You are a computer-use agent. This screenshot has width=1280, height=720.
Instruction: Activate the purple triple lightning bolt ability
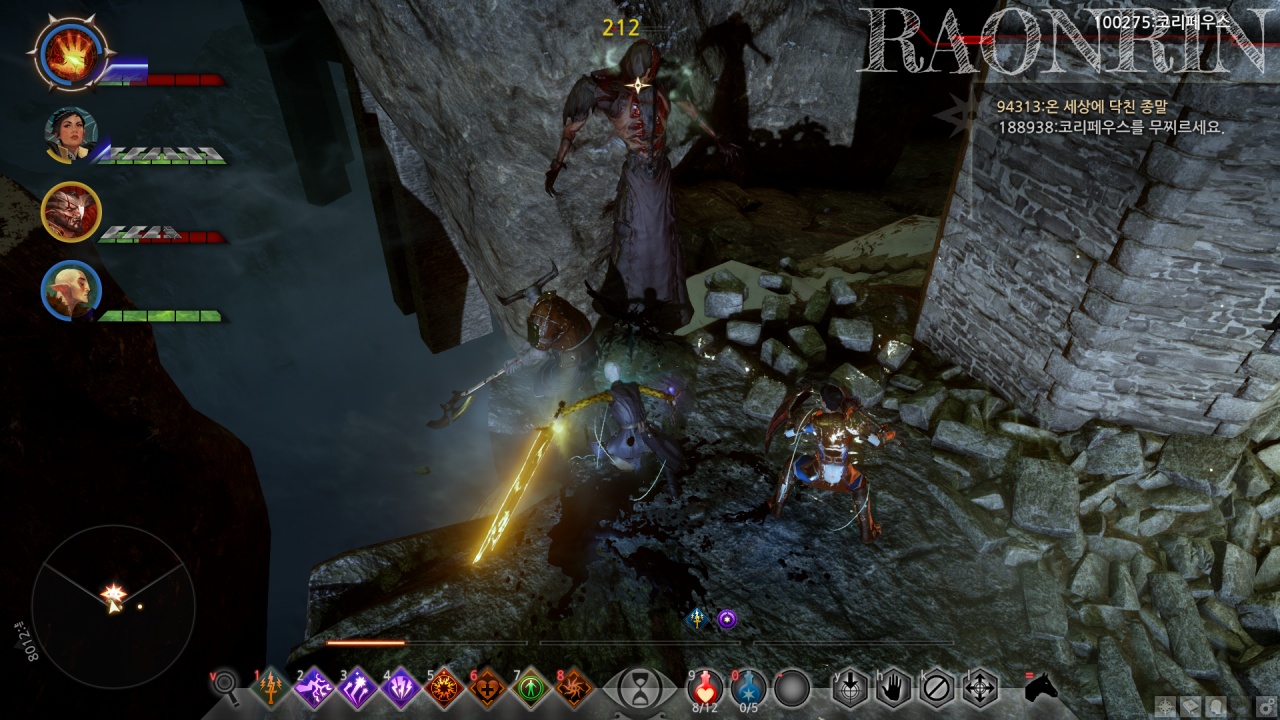click(x=401, y=688)
